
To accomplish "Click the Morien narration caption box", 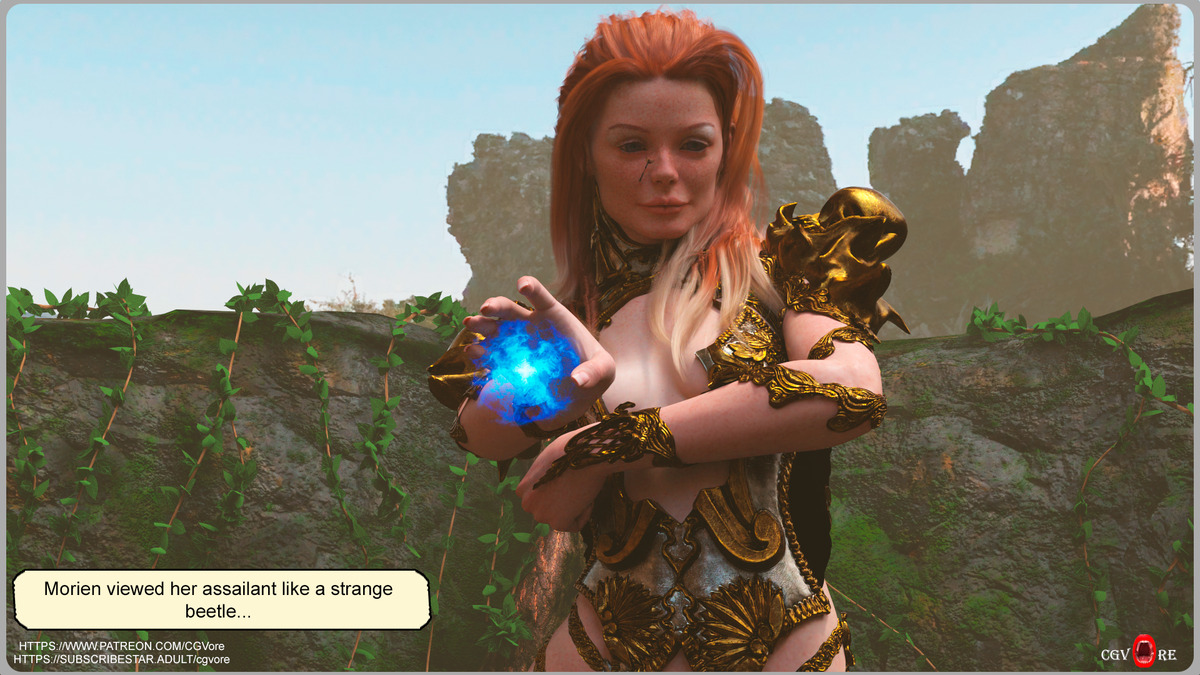I will 221,600.
